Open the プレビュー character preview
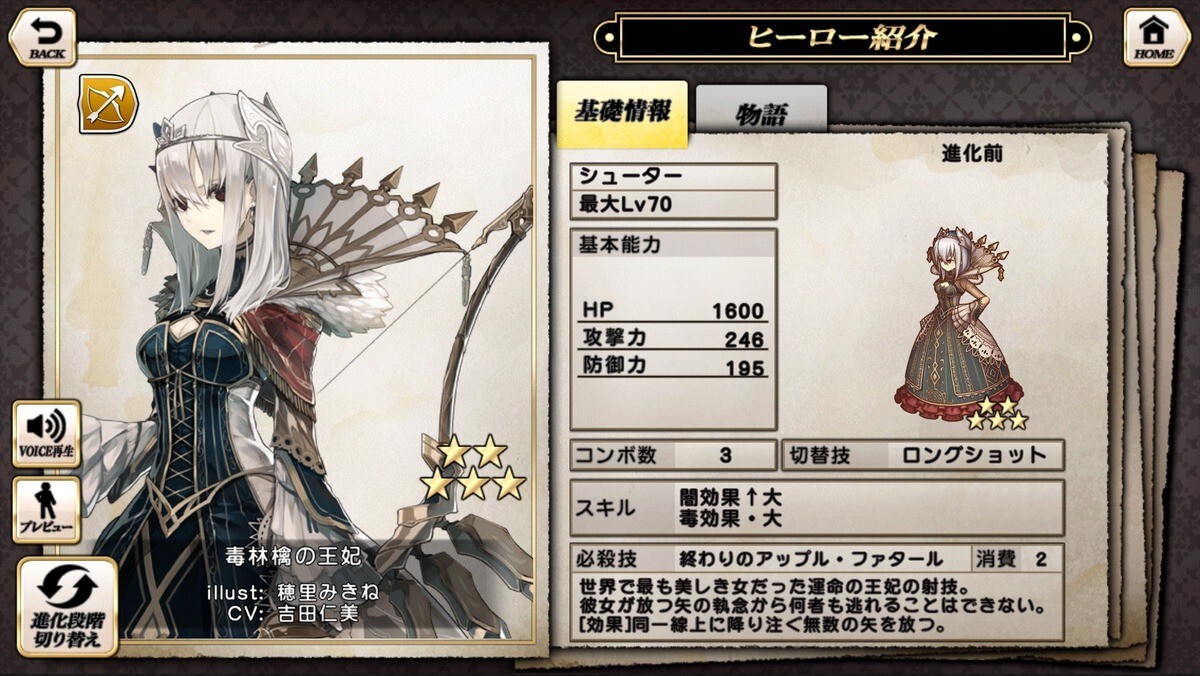This screenshot has width=1200, height=676. click(47, 511)
